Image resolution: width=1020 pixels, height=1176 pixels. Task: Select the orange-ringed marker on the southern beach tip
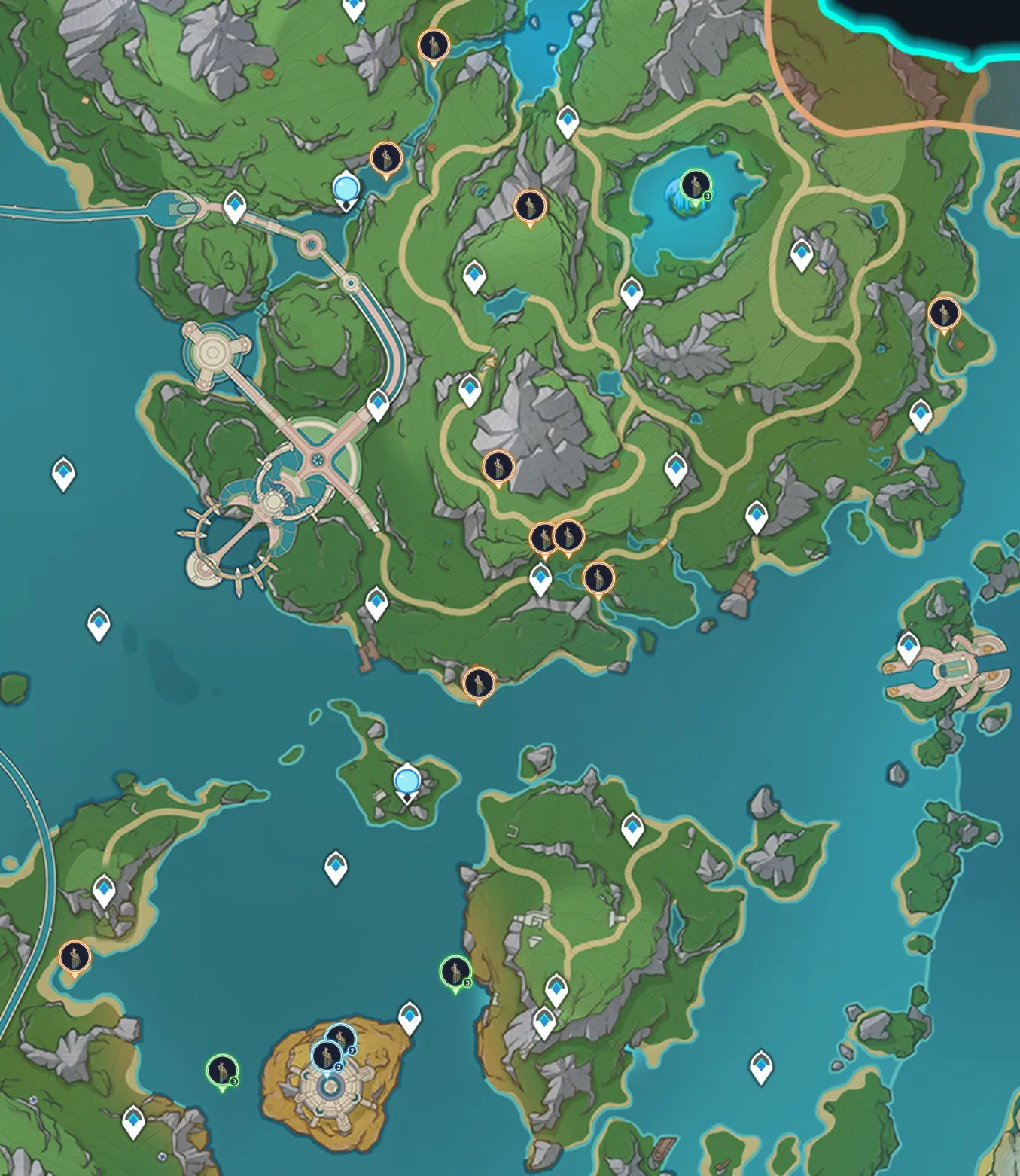(x=479, y=684)
